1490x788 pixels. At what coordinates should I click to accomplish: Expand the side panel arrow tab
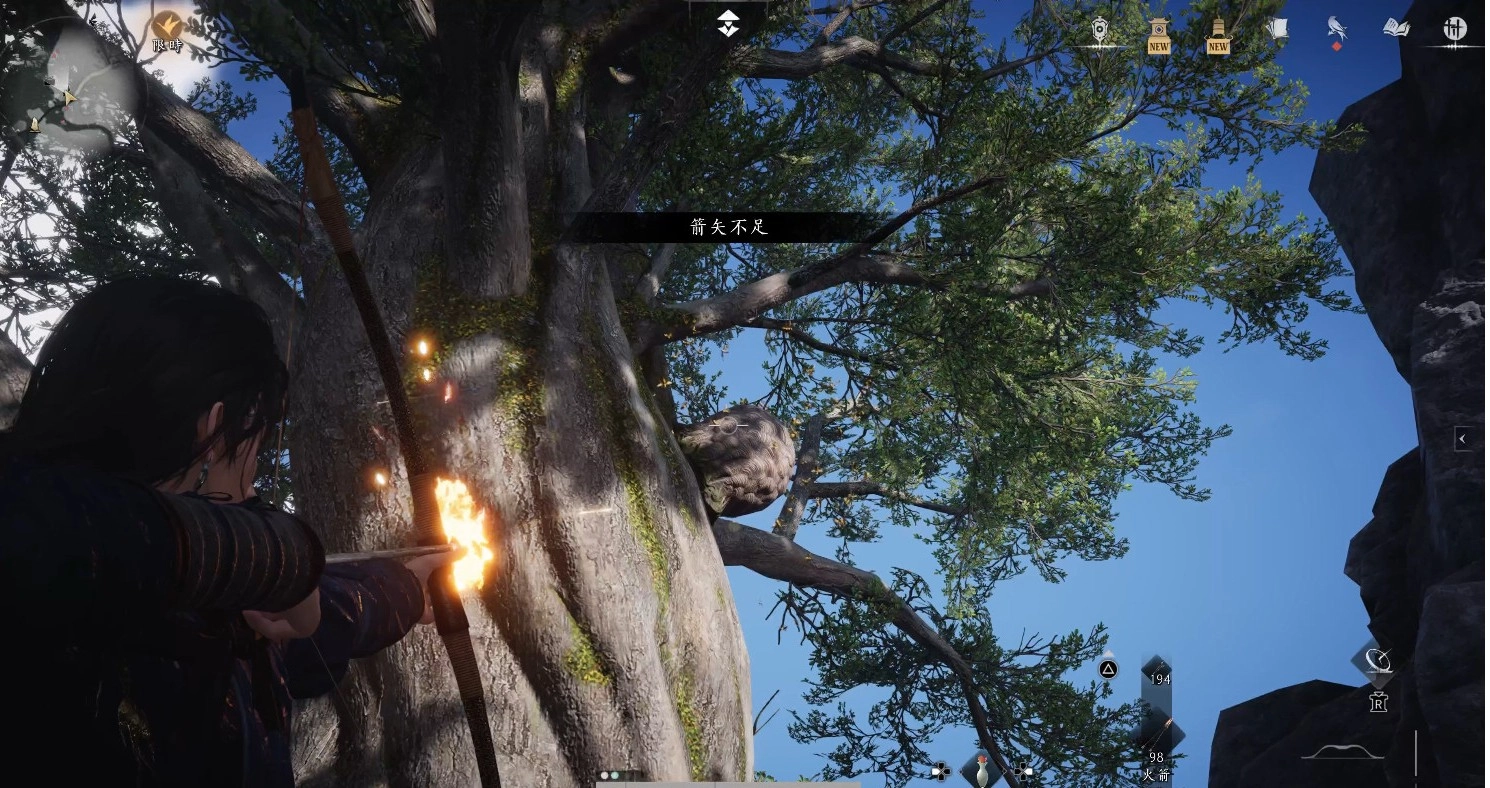pos(1462,438)
